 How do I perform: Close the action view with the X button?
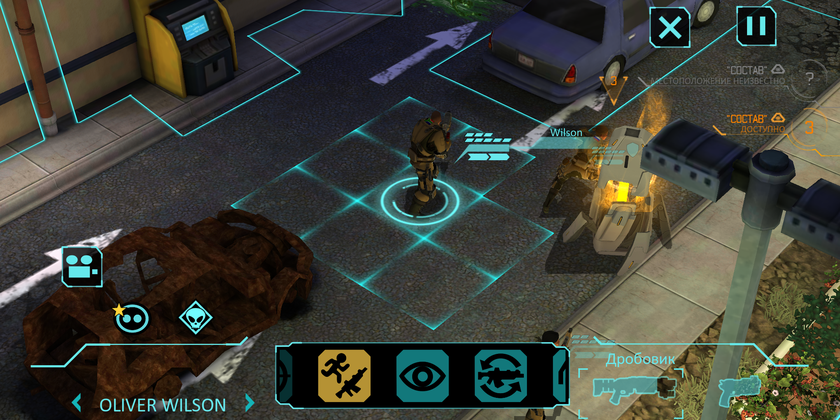pyautogui.click(x=670, y=27)
